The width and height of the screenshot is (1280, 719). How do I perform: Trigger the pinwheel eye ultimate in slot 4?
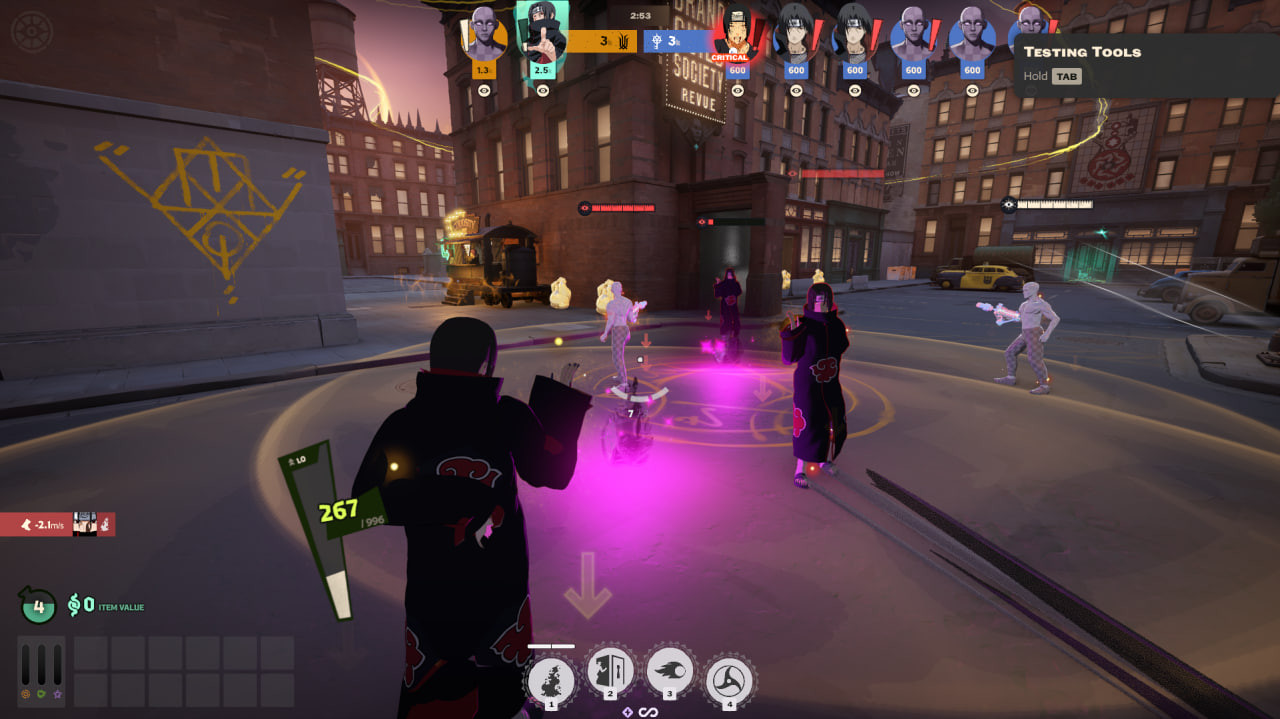(x=730, y=681)
